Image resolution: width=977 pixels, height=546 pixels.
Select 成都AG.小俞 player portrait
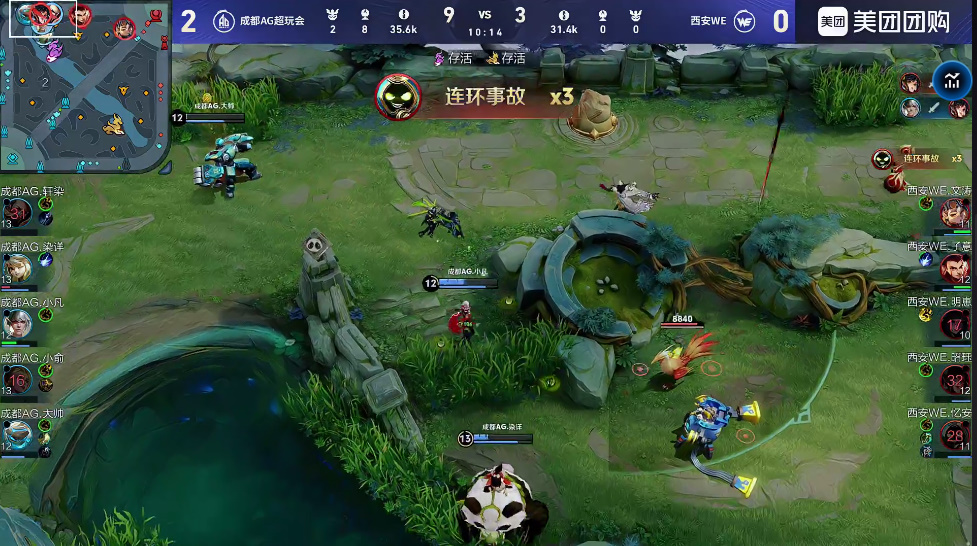point(18,380)
